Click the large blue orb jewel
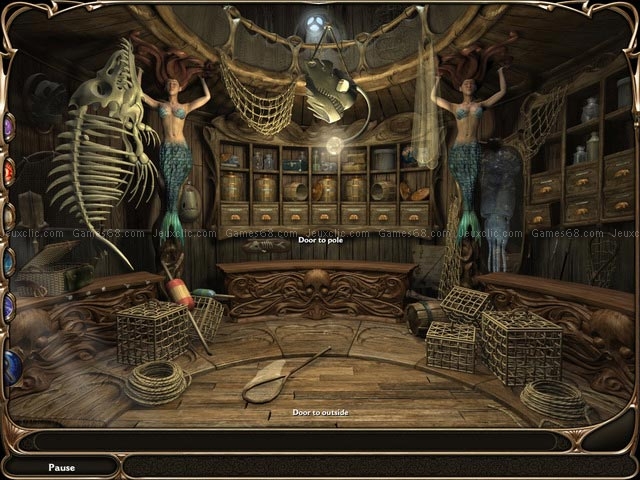The image size is (640, 480). point(11,366)
